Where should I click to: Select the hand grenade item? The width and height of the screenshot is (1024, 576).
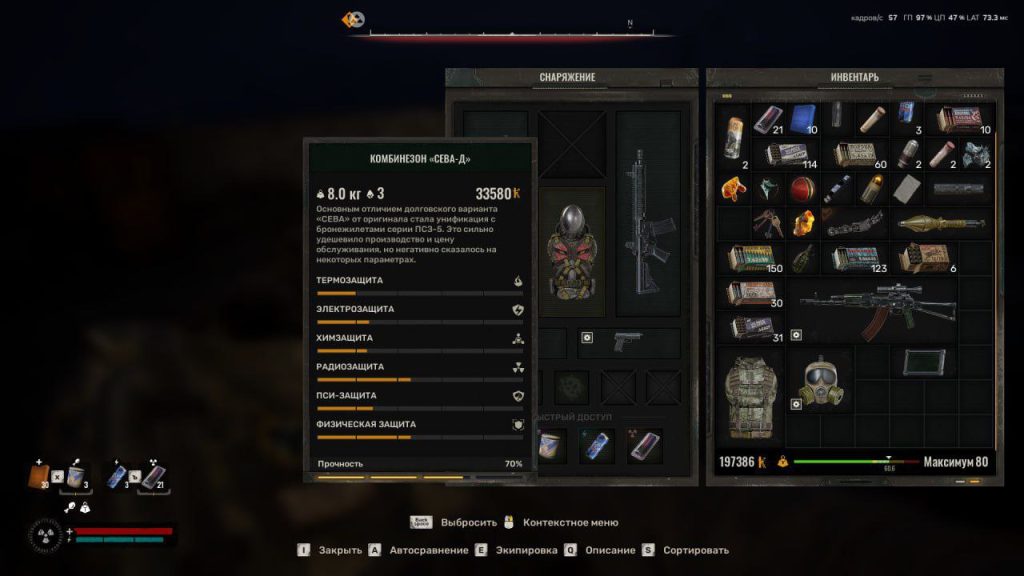click(802, 258)
